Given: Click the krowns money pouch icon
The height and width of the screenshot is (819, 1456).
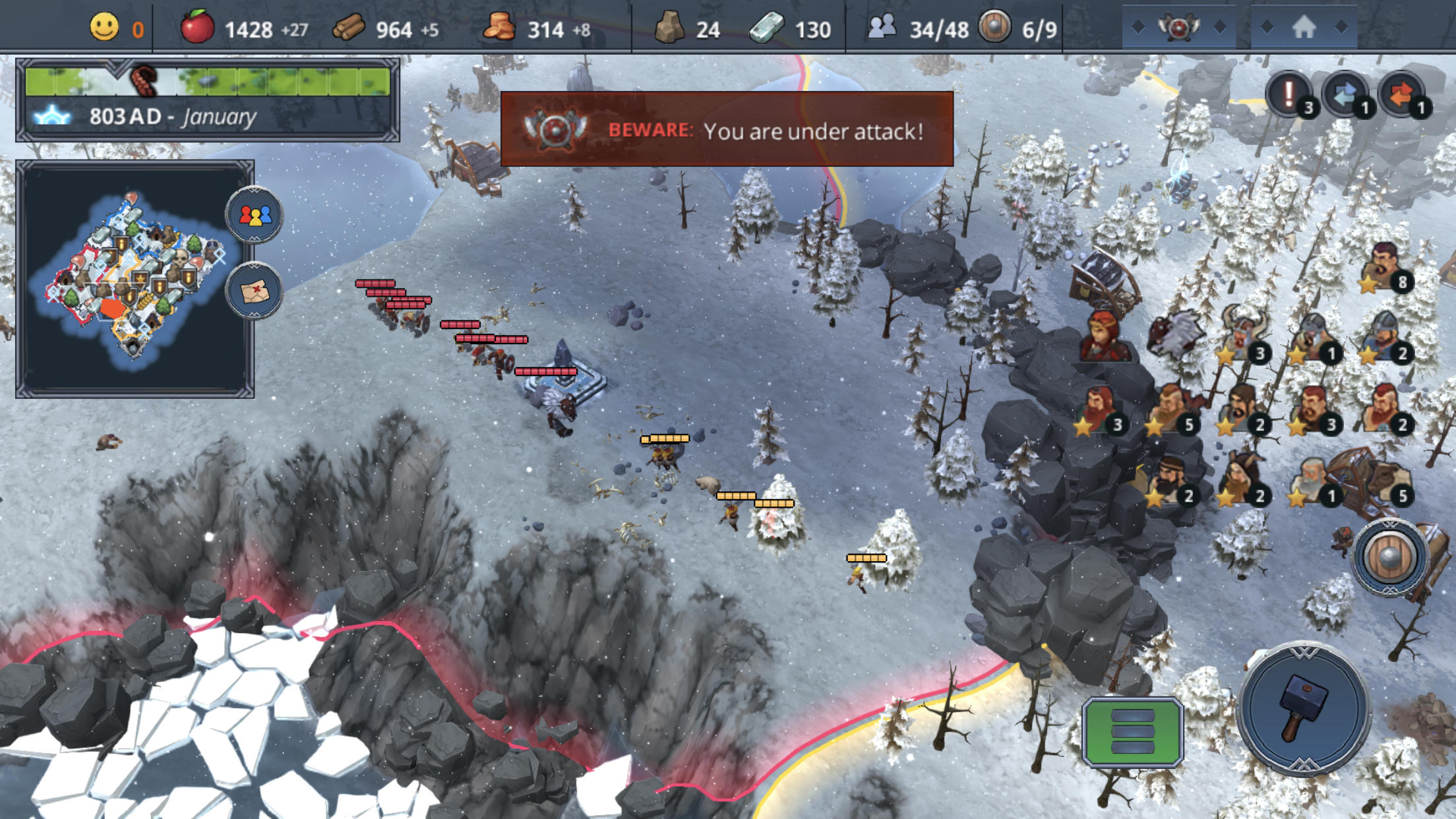Looking at the screenshot, I should pos(501,28).
